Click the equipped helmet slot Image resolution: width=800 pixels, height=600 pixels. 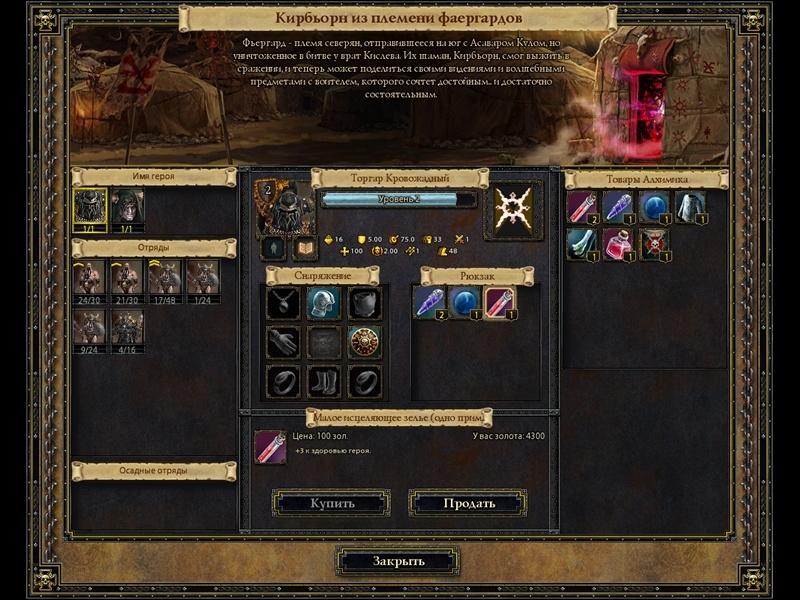[x=323, y=303]
